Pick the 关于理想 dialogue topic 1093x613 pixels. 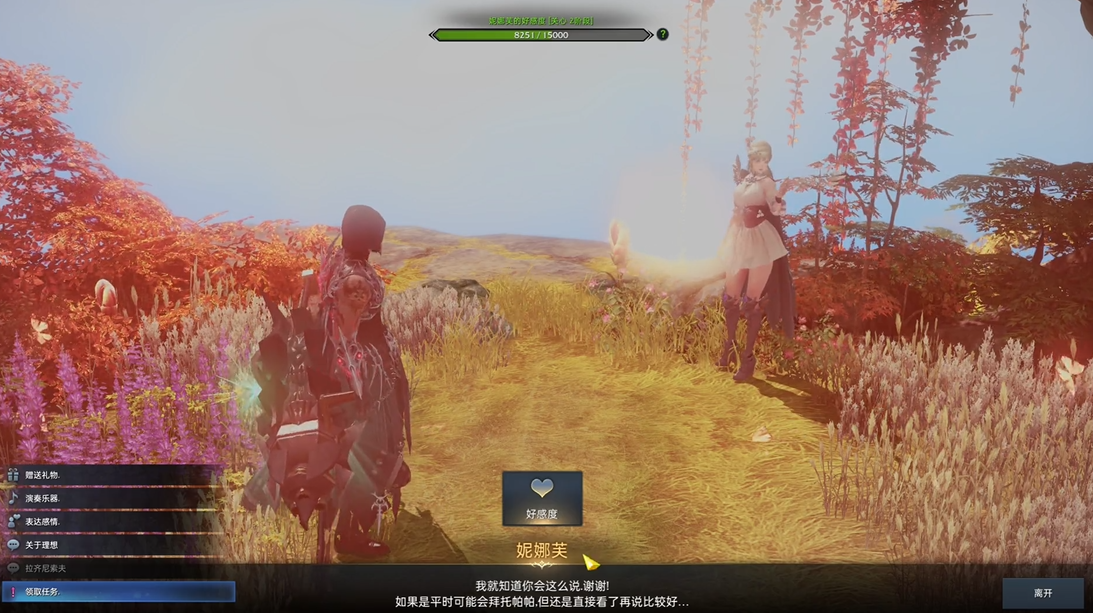tap(42, 545)
